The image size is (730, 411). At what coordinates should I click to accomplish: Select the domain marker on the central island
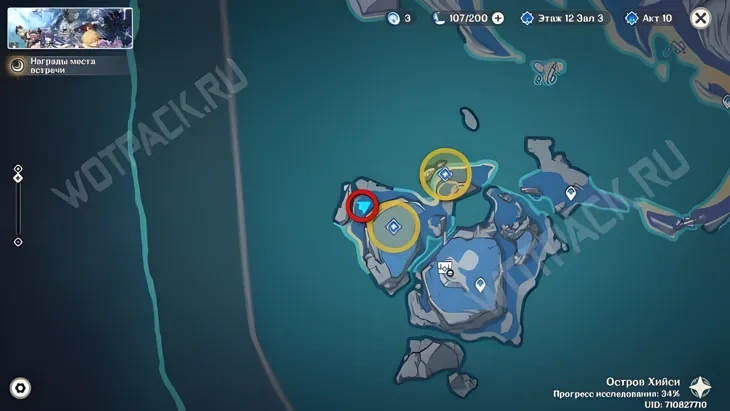447,269
